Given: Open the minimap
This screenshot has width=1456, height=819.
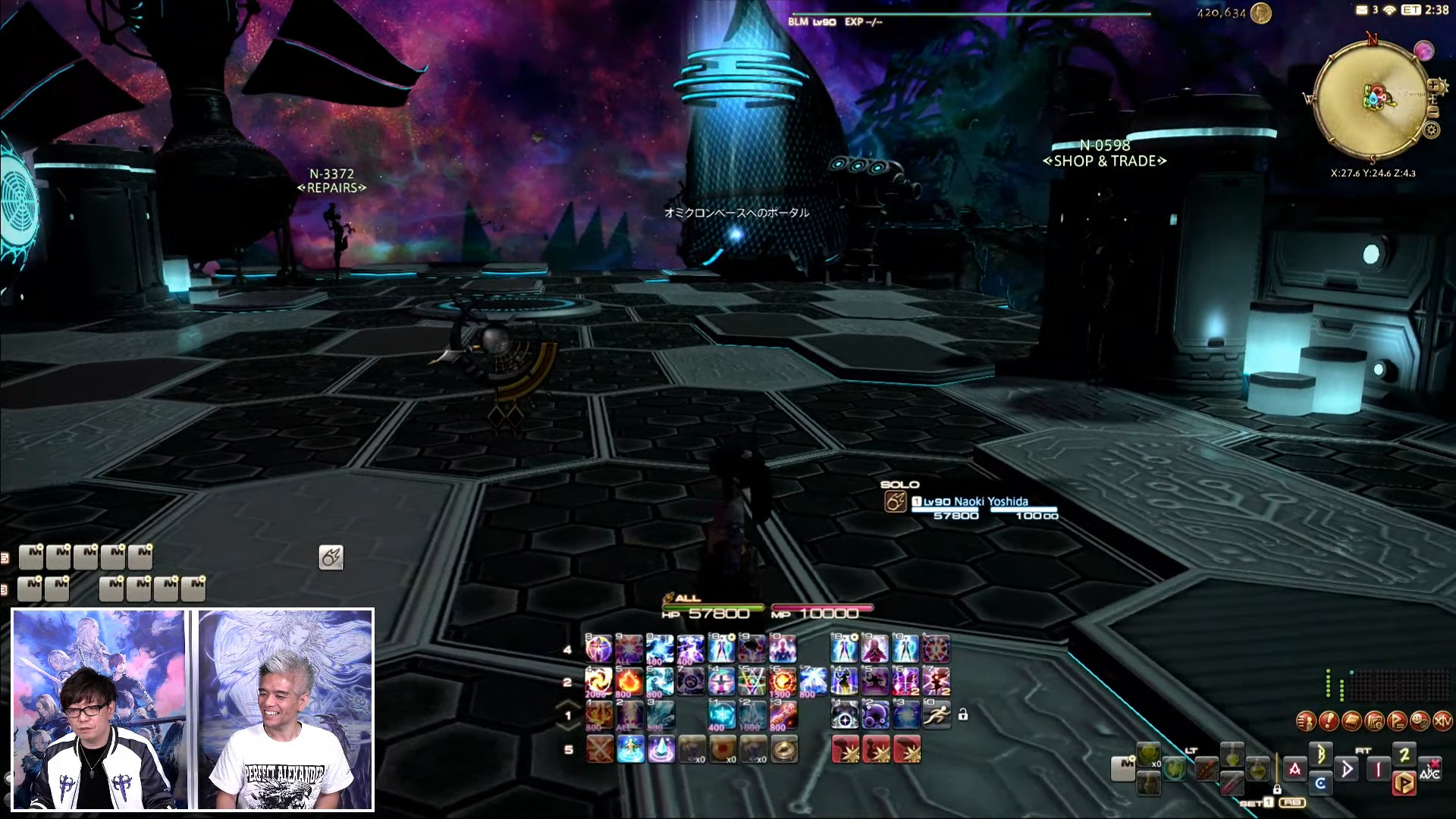Looking at the screenshot, I should [1371, 99].
